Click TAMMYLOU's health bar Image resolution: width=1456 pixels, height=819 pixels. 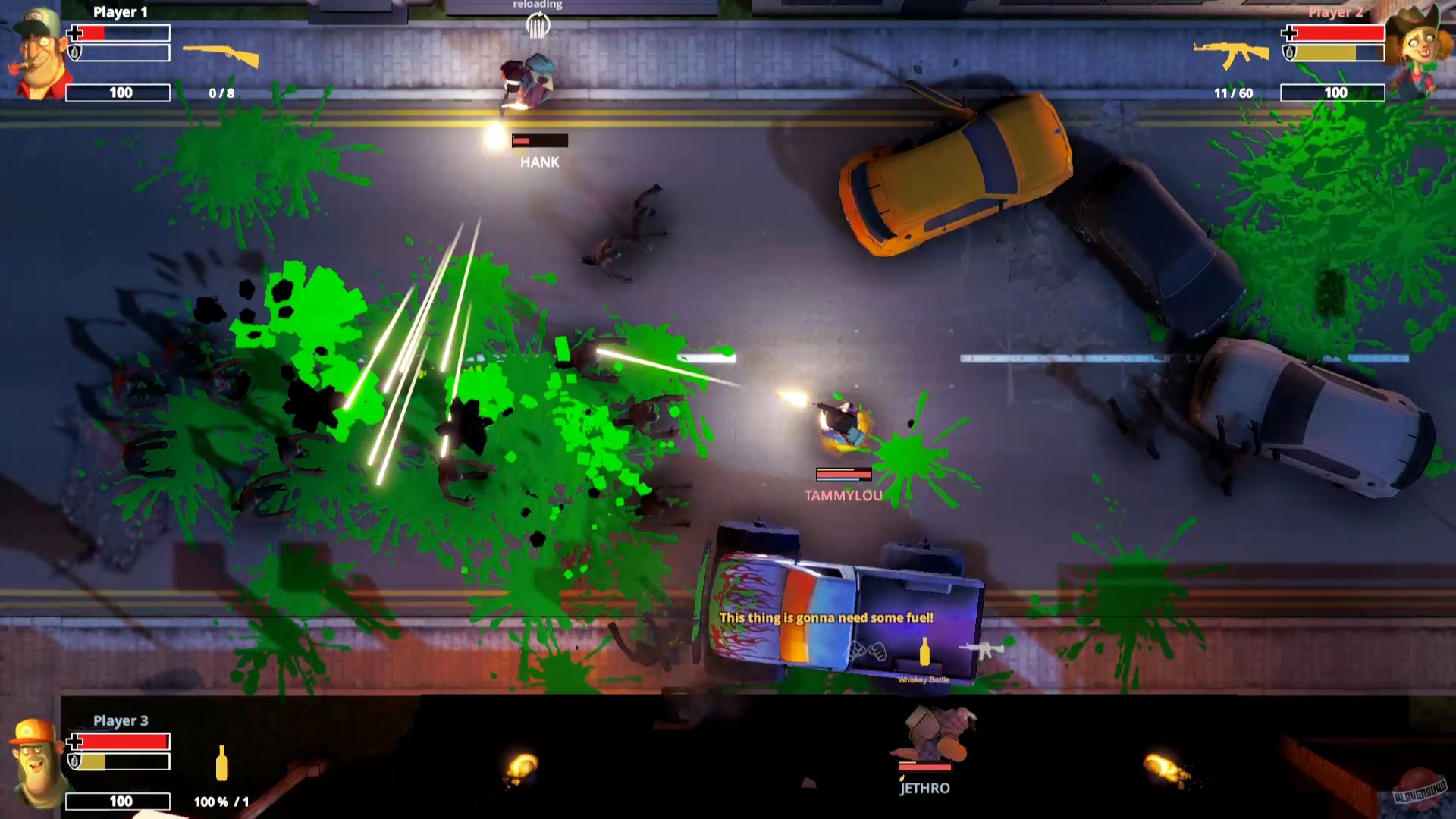842,475
